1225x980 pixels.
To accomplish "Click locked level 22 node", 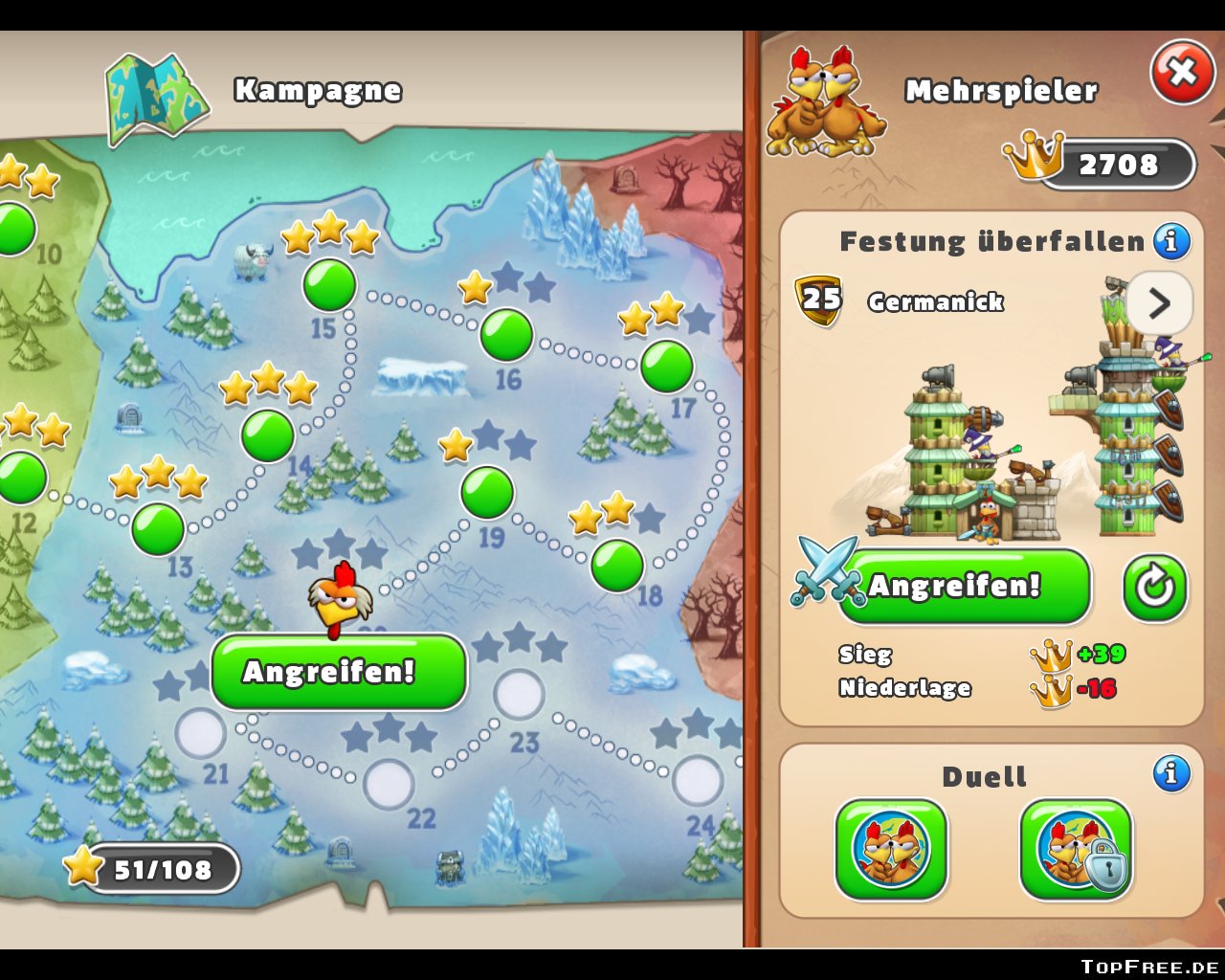I will [x=389, y=784].
